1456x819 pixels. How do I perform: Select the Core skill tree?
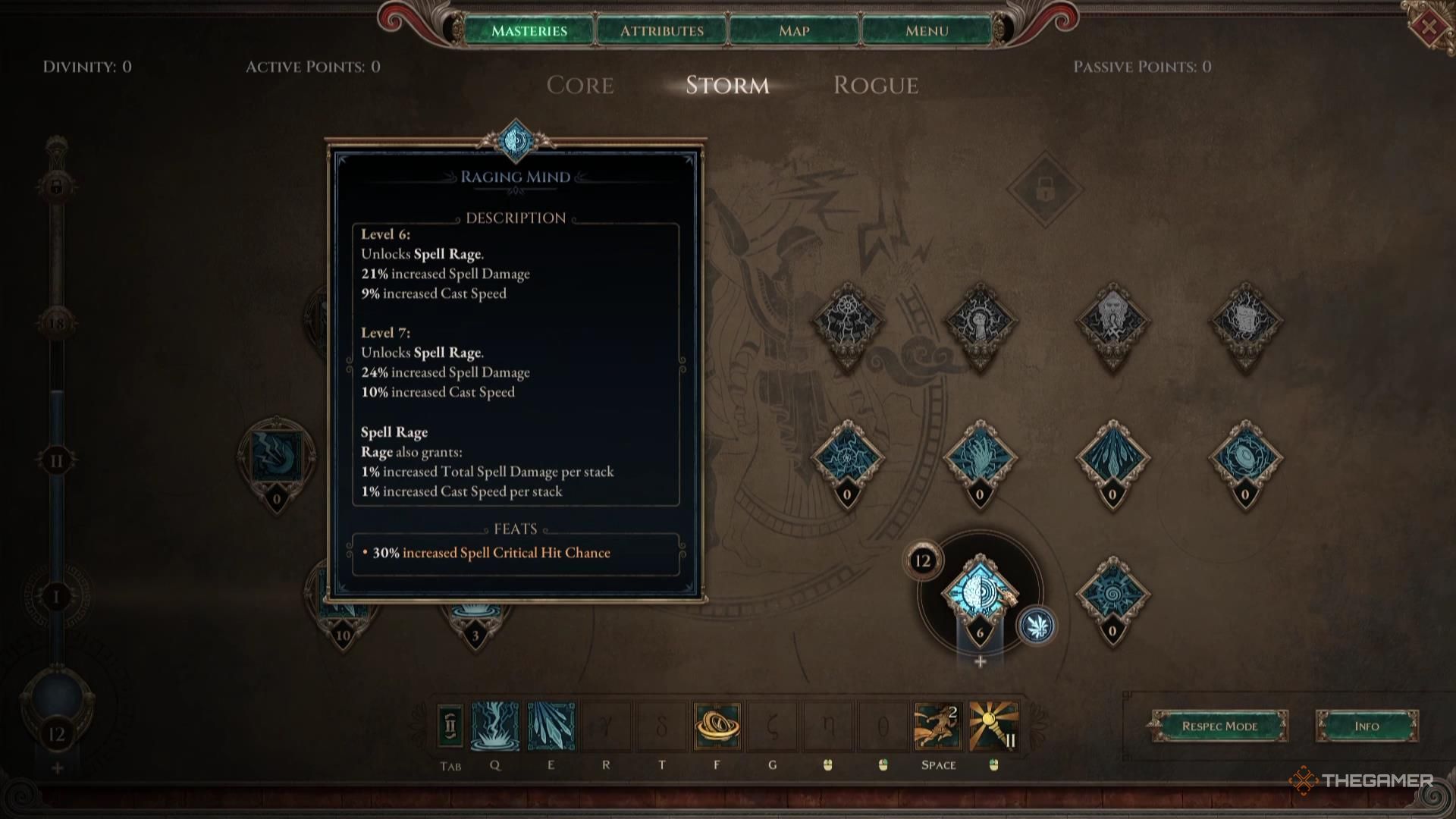pyautogui.click(x=580, y=86)
